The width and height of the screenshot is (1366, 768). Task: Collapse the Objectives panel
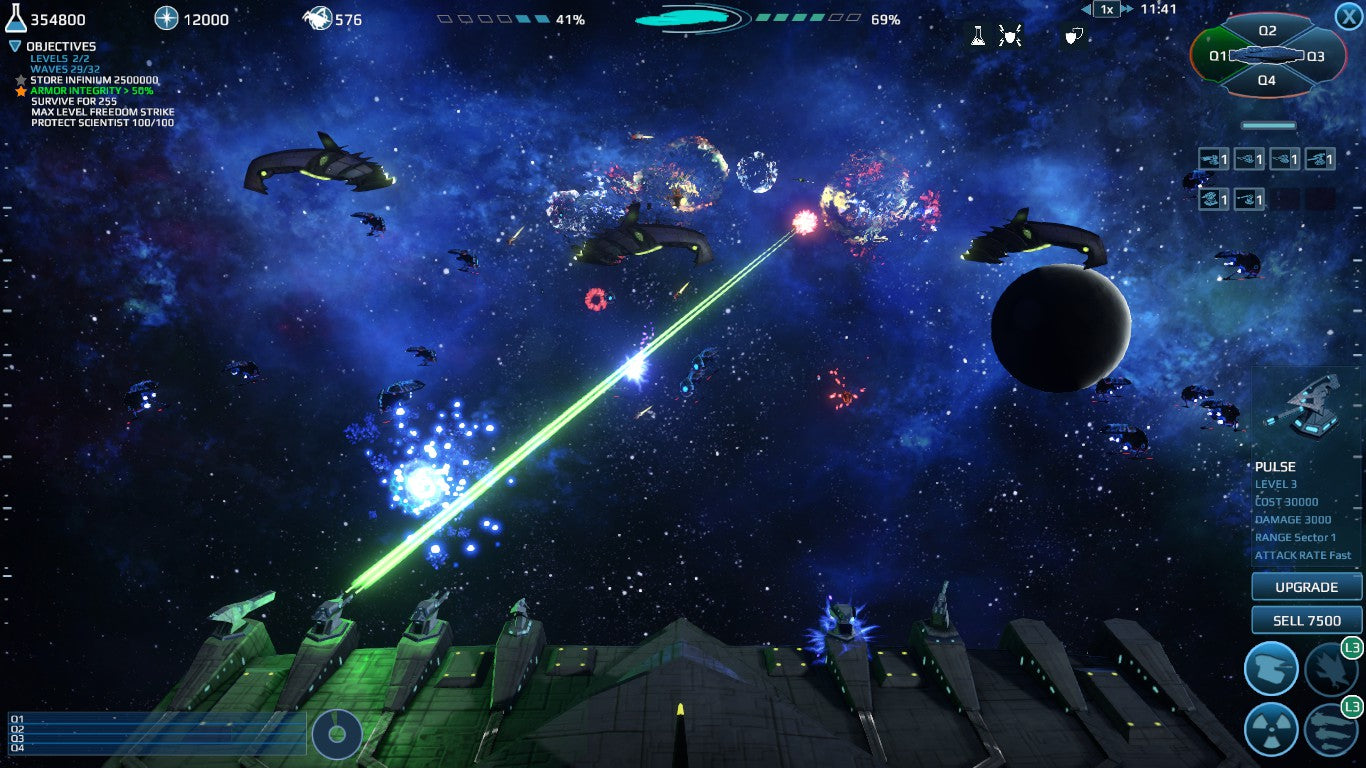[x=15, y=46]
